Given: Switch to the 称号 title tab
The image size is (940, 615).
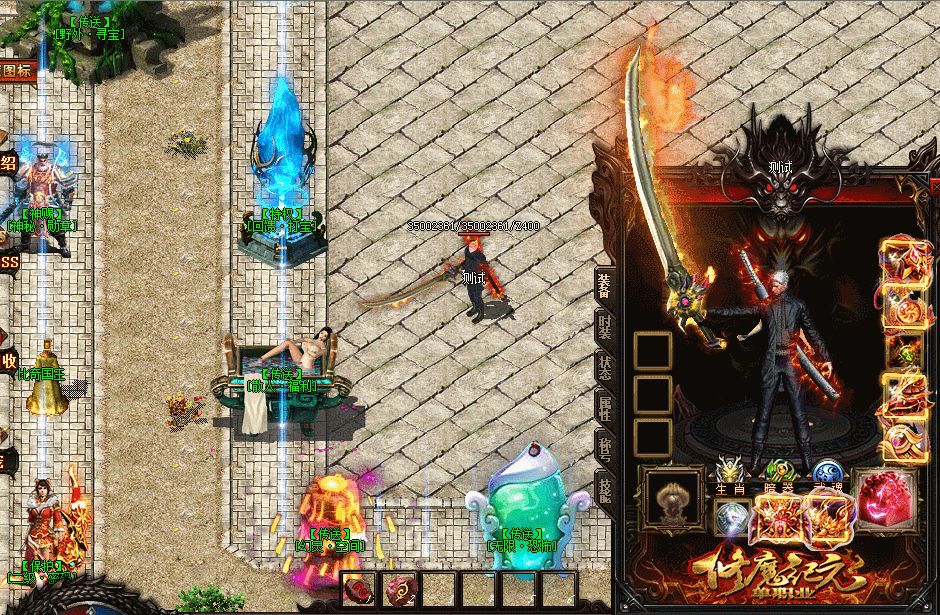Looking at the screenshot, I should coord(606,447).
